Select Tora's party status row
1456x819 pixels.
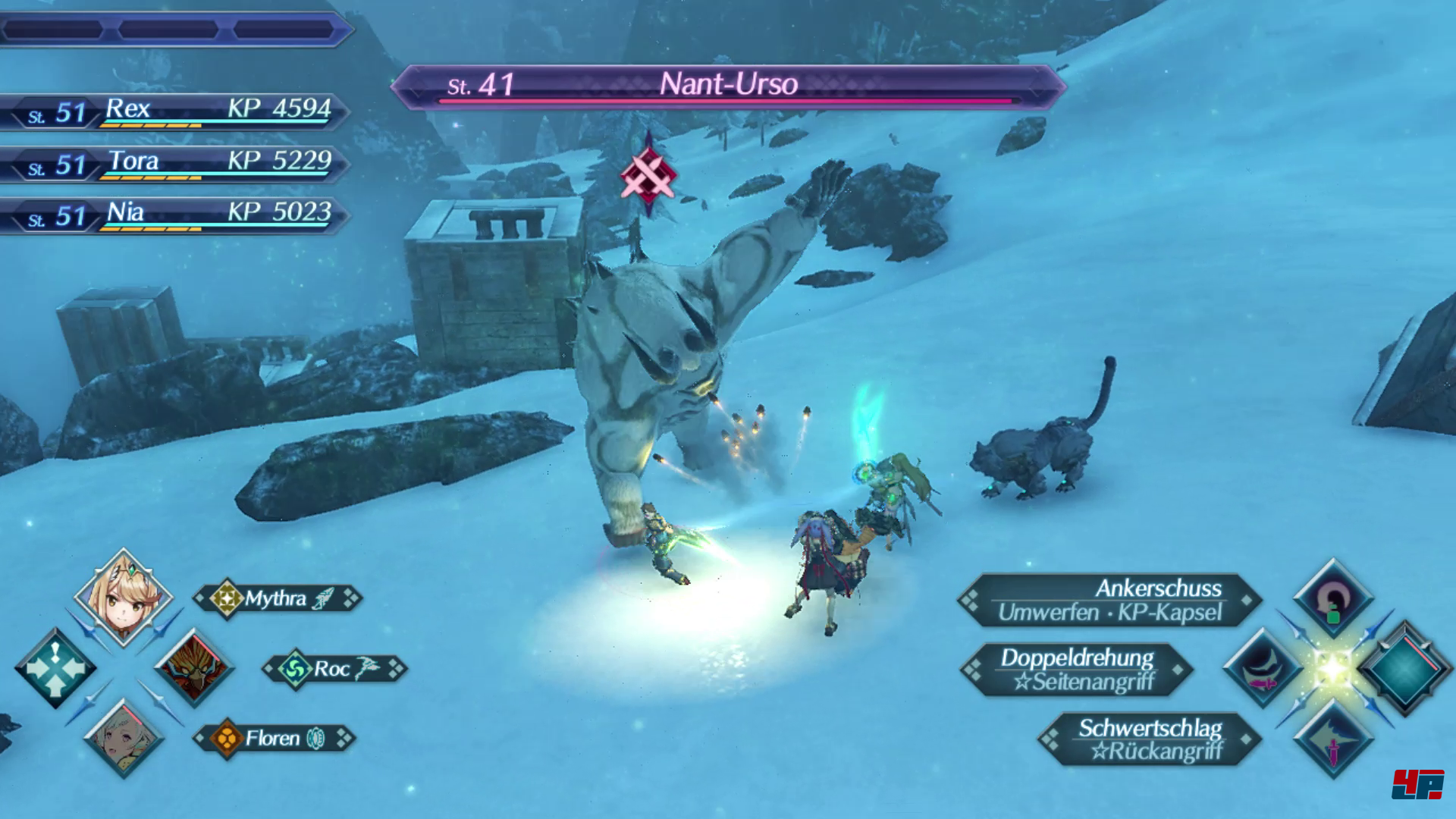[x=174, y=164]
